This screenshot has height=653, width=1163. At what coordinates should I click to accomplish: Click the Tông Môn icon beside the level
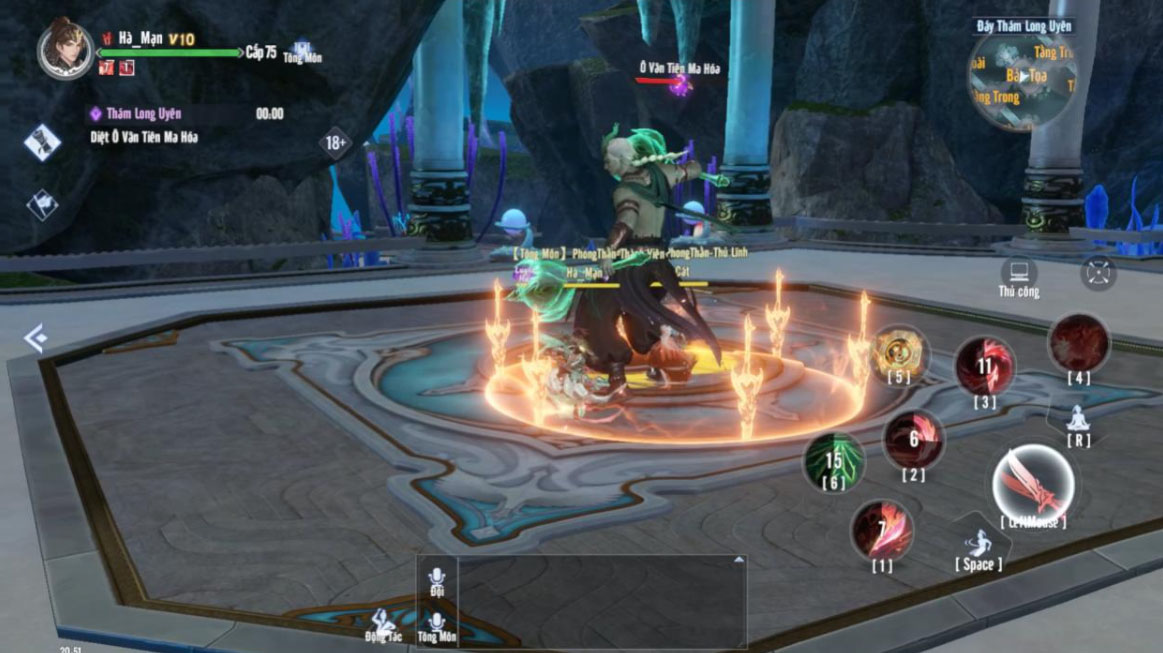pyautogui.click(x=301, y=52)
